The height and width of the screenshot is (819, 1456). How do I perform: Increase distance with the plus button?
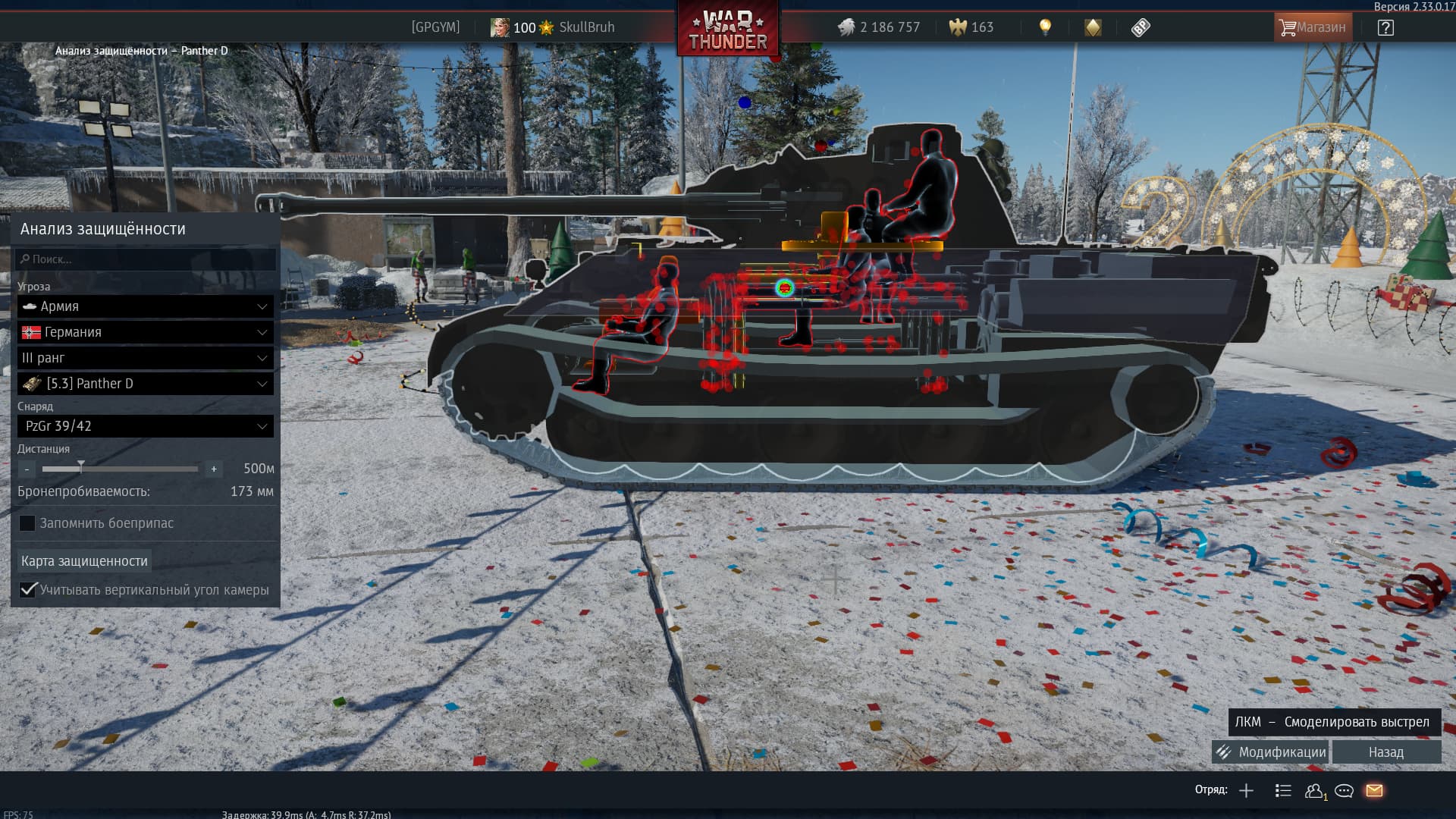pos(214,469)
